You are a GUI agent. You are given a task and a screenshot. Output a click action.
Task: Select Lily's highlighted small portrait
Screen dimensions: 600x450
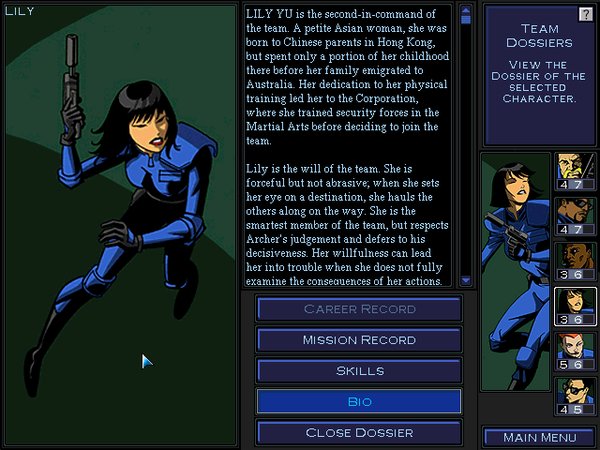(x=574, y=306)
